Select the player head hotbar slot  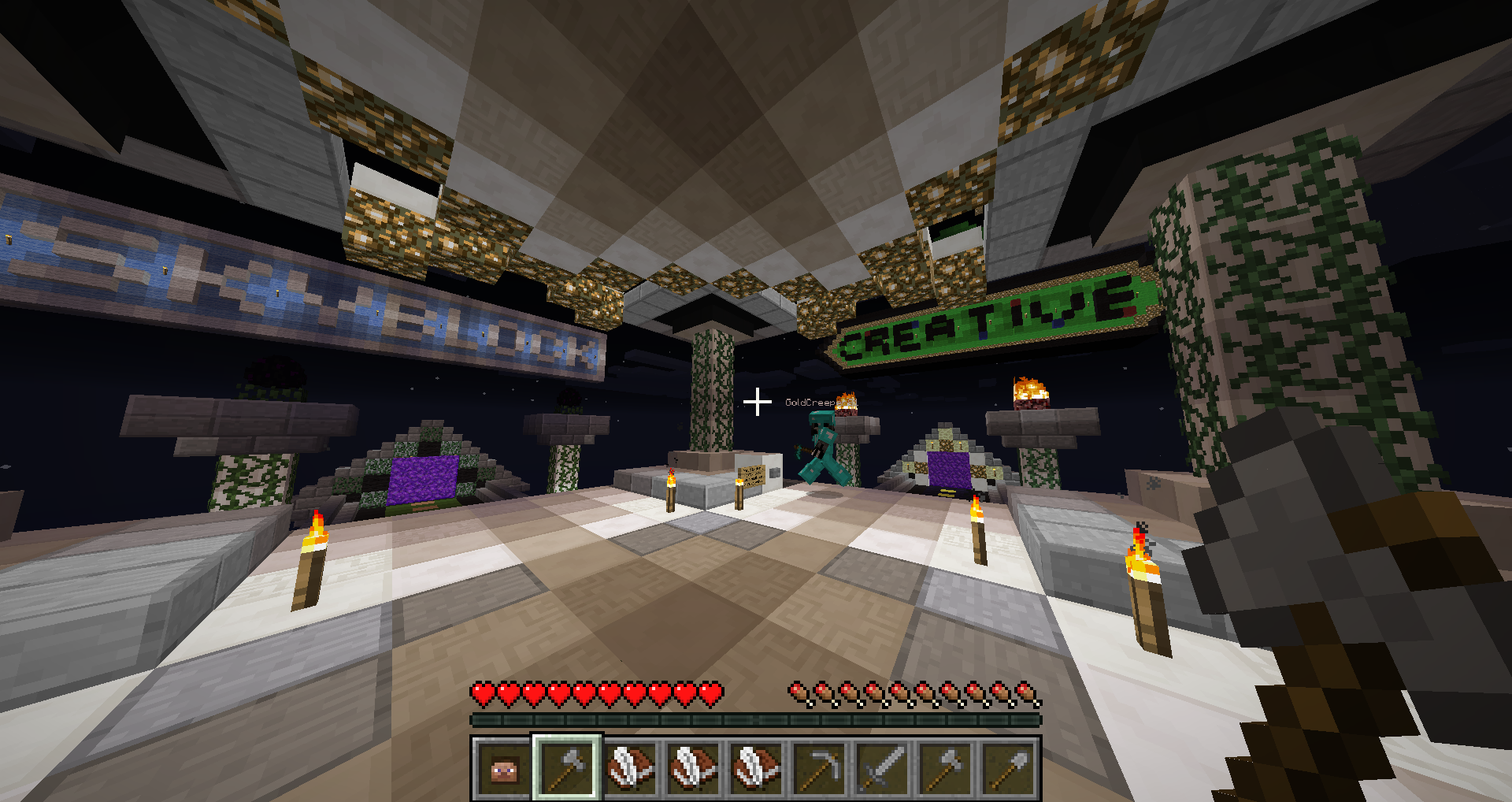coord(504,767)
